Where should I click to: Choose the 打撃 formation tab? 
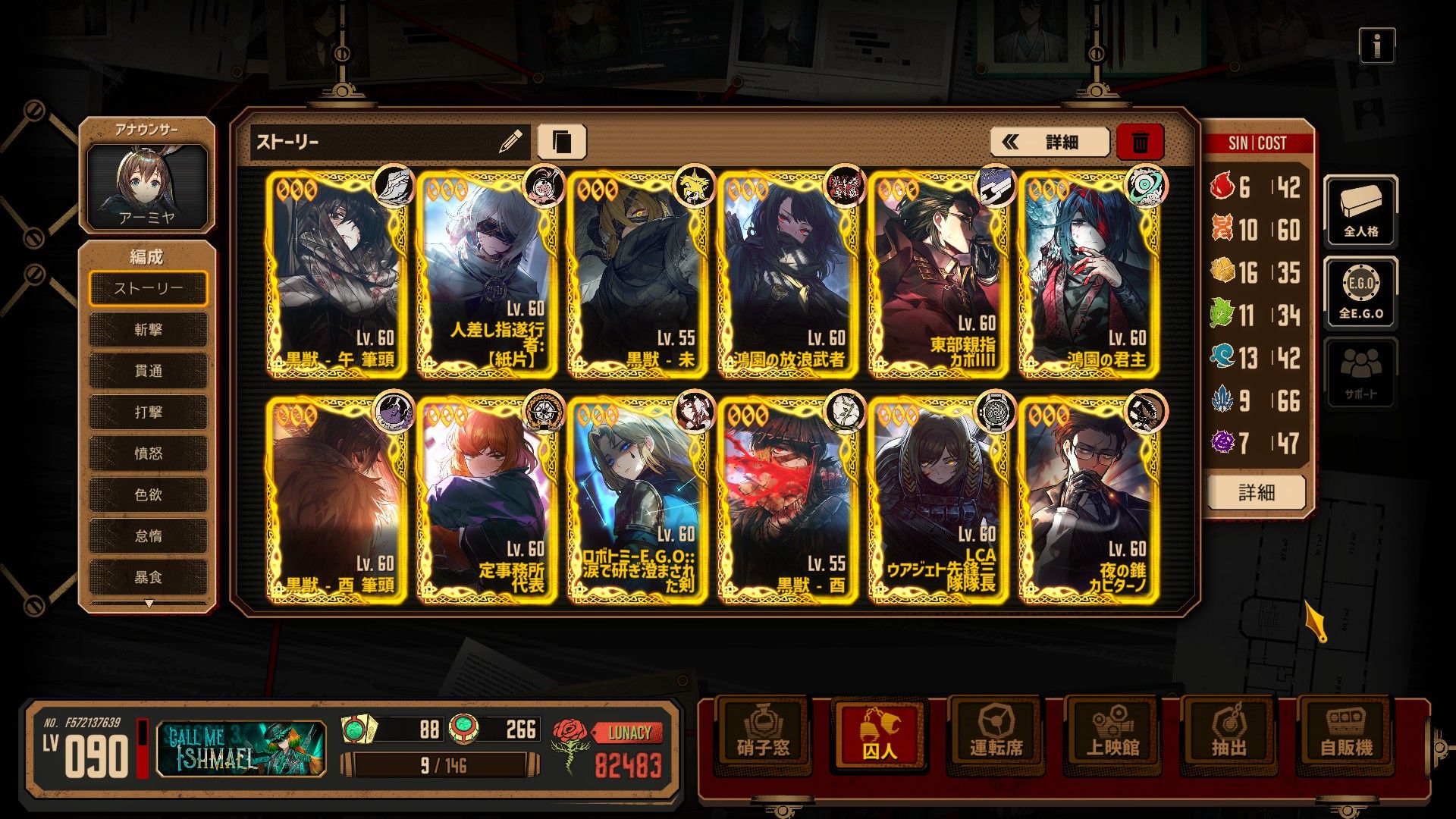pyautogui.click(x=148, y=412)
